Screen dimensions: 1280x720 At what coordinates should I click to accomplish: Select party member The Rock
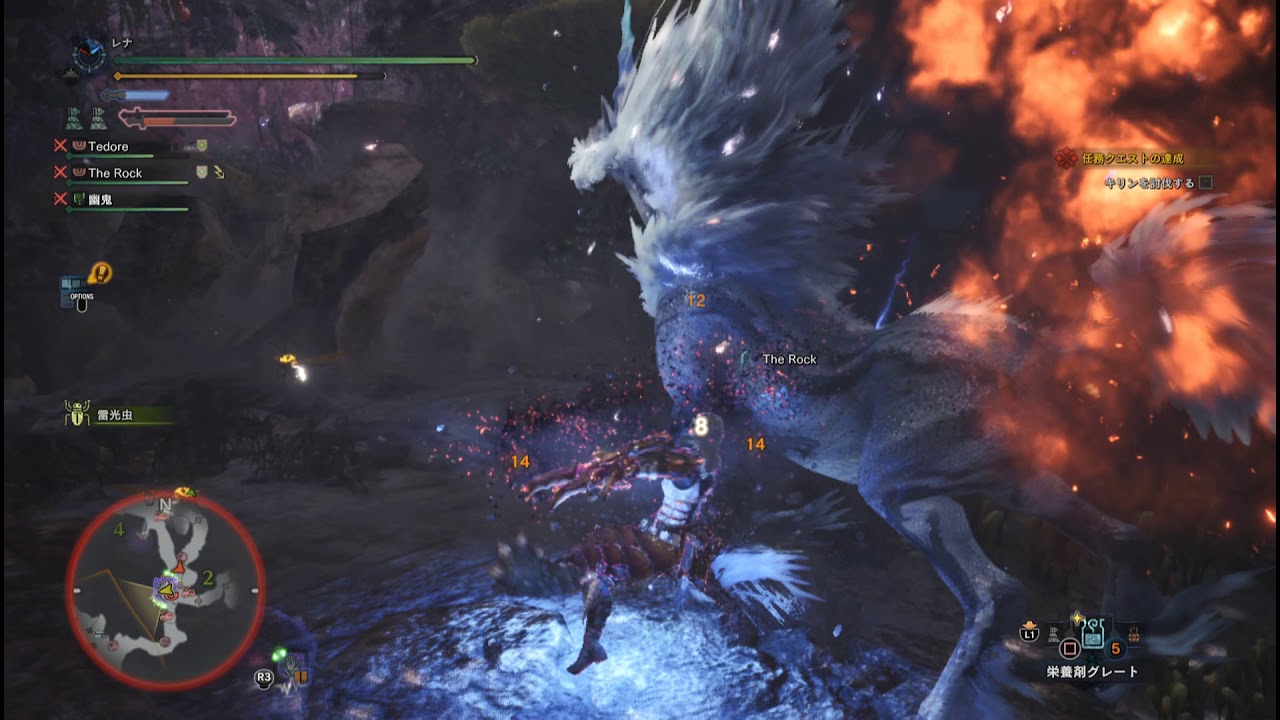coord(115,173)
